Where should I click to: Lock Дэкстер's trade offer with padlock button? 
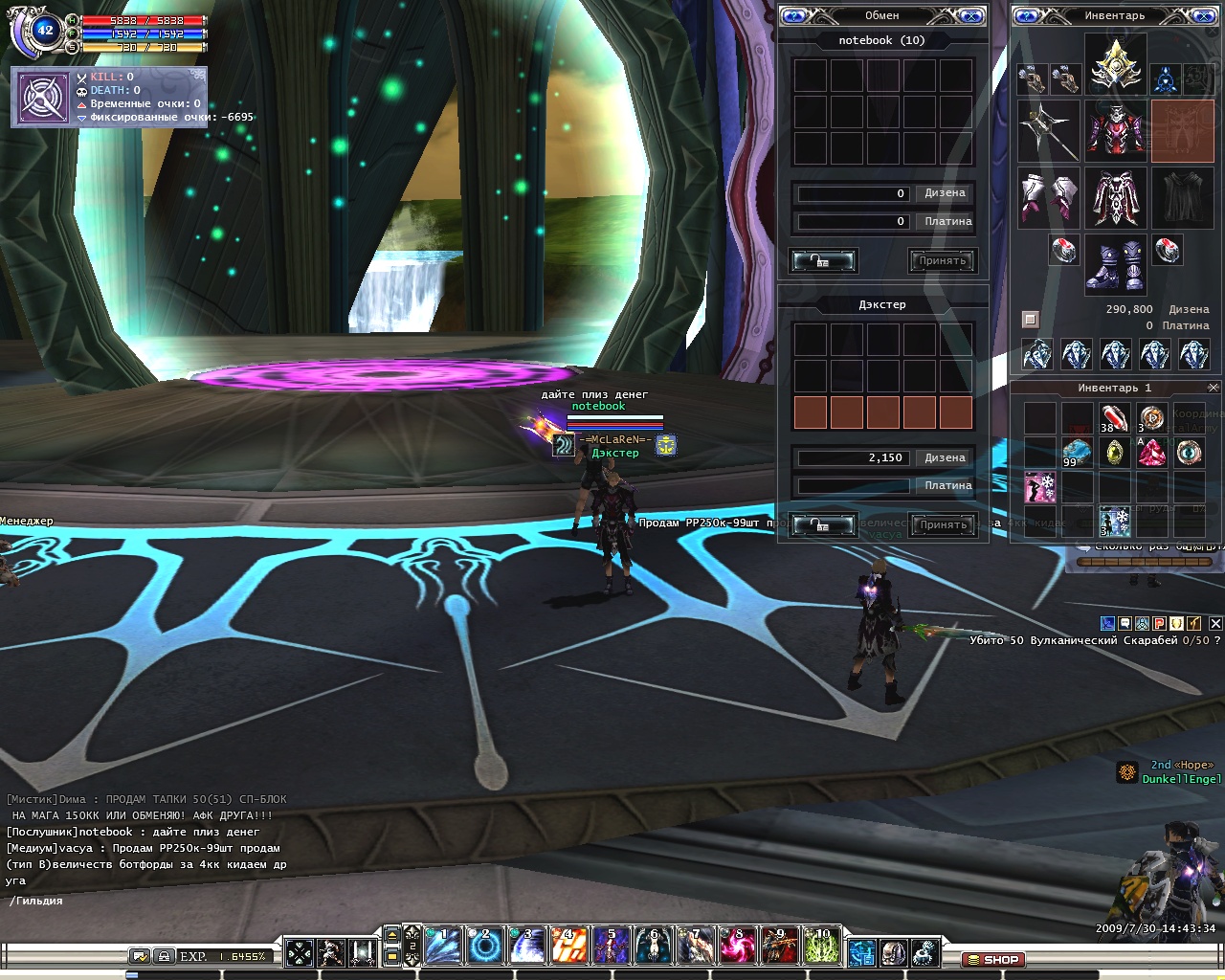point(822,524)
